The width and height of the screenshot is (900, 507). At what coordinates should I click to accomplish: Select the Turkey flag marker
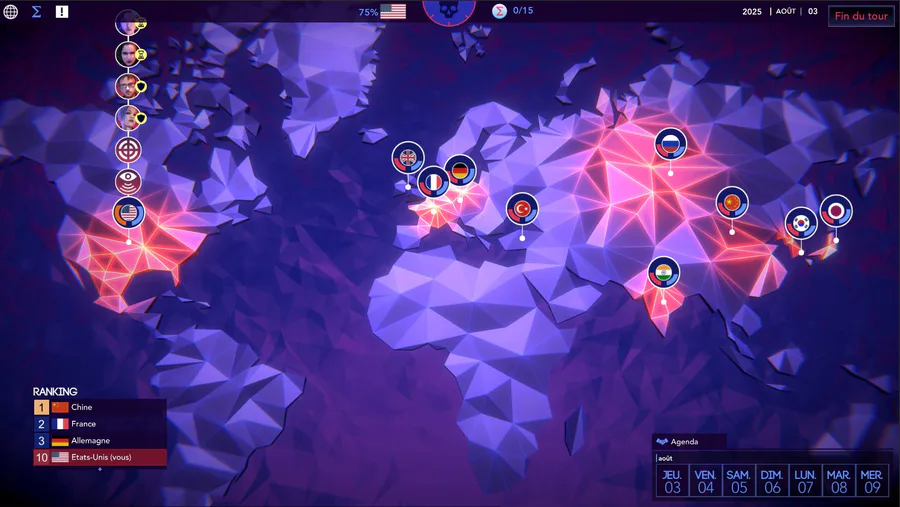coord(522,208)
